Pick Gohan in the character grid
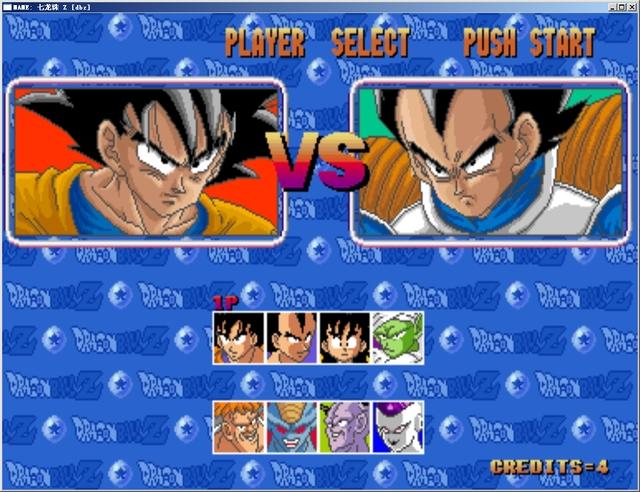 click(345, 337)
